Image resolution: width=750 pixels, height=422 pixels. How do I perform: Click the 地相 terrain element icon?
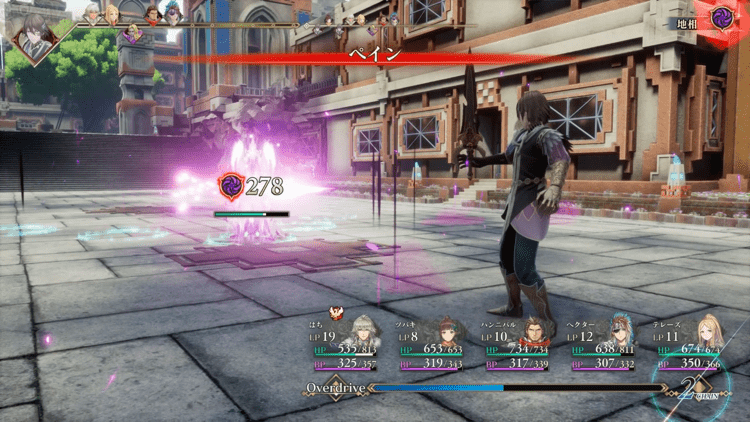(722, 18)
